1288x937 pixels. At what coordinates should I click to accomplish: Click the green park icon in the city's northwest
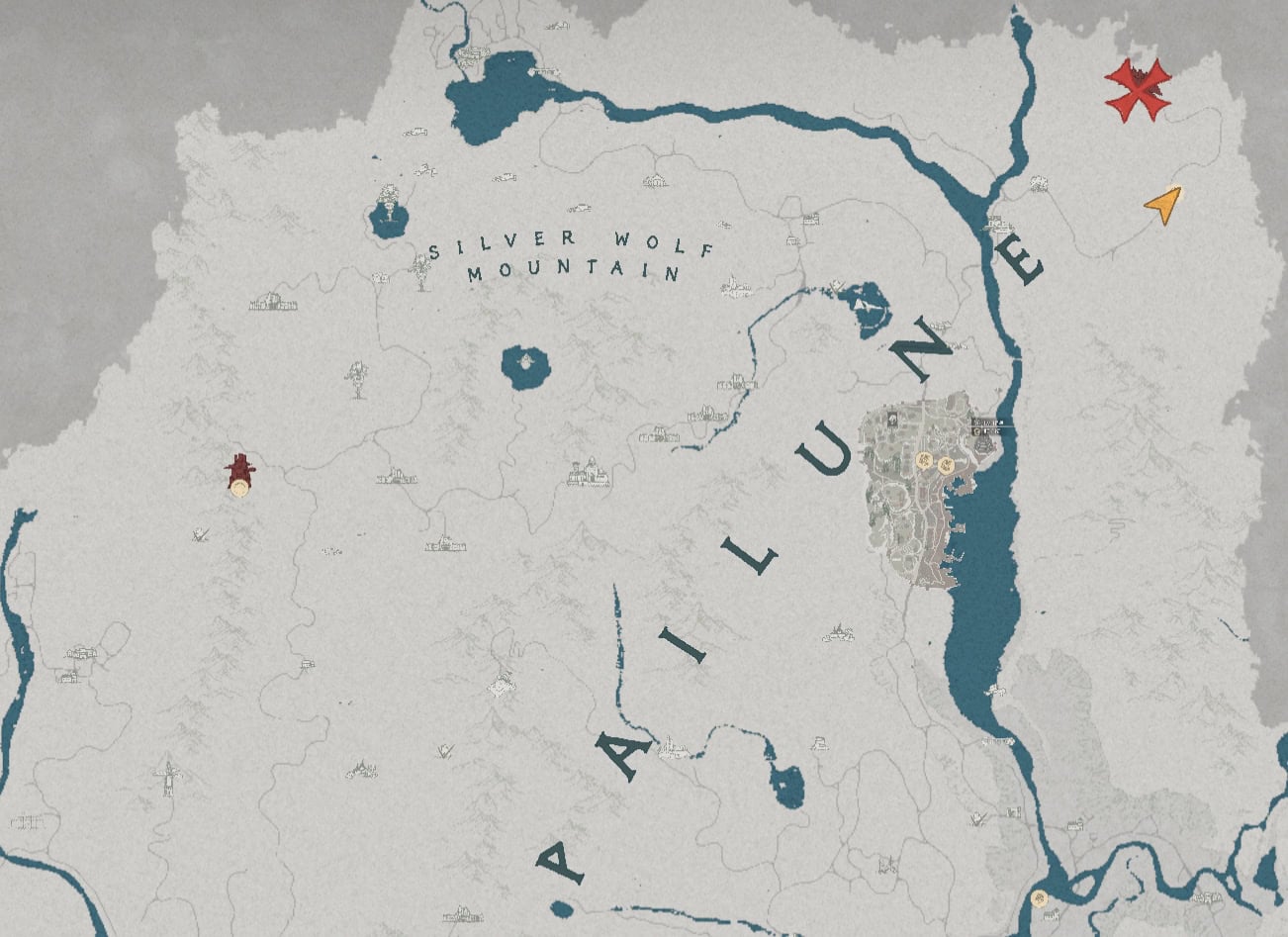click(x=892, y=419)
